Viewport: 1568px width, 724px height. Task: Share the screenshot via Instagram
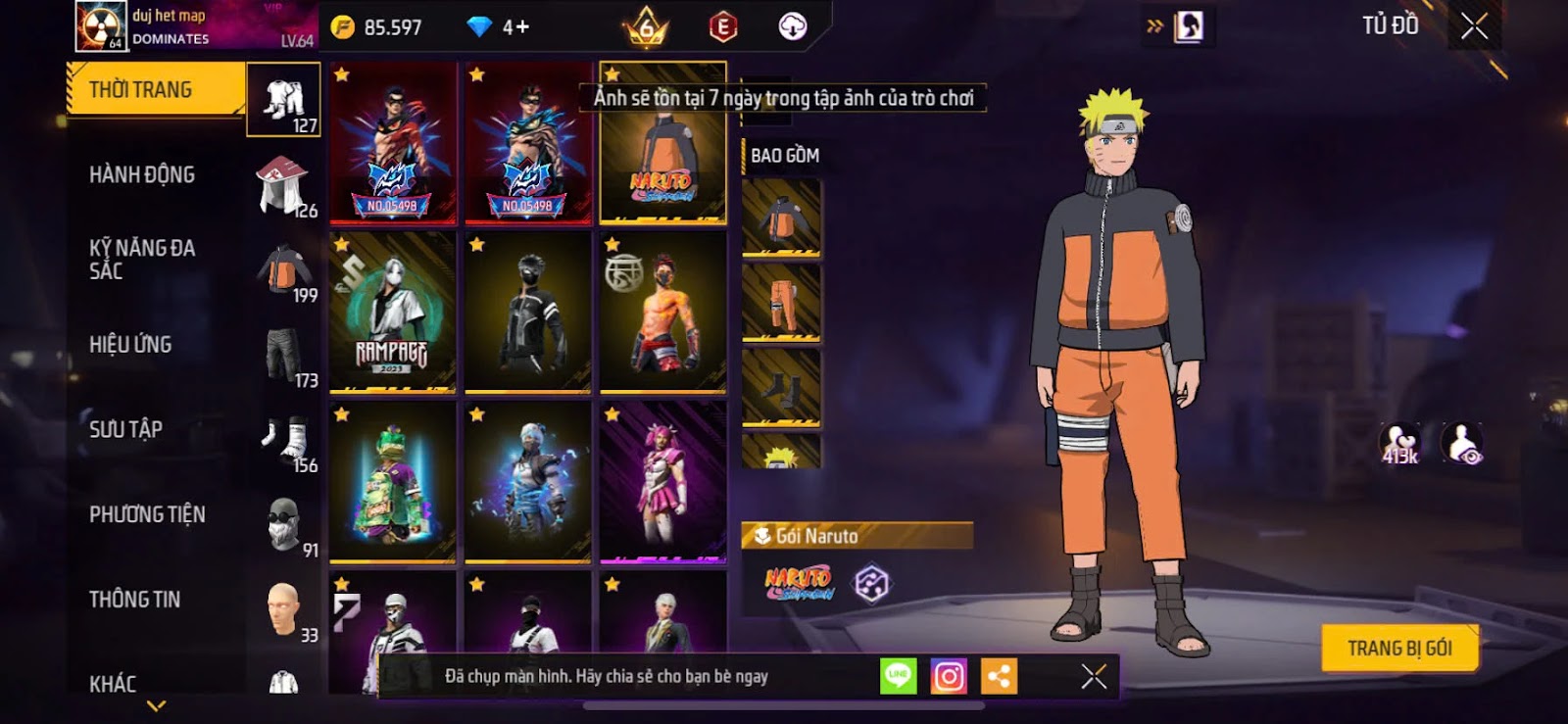[x=948, y=676]
